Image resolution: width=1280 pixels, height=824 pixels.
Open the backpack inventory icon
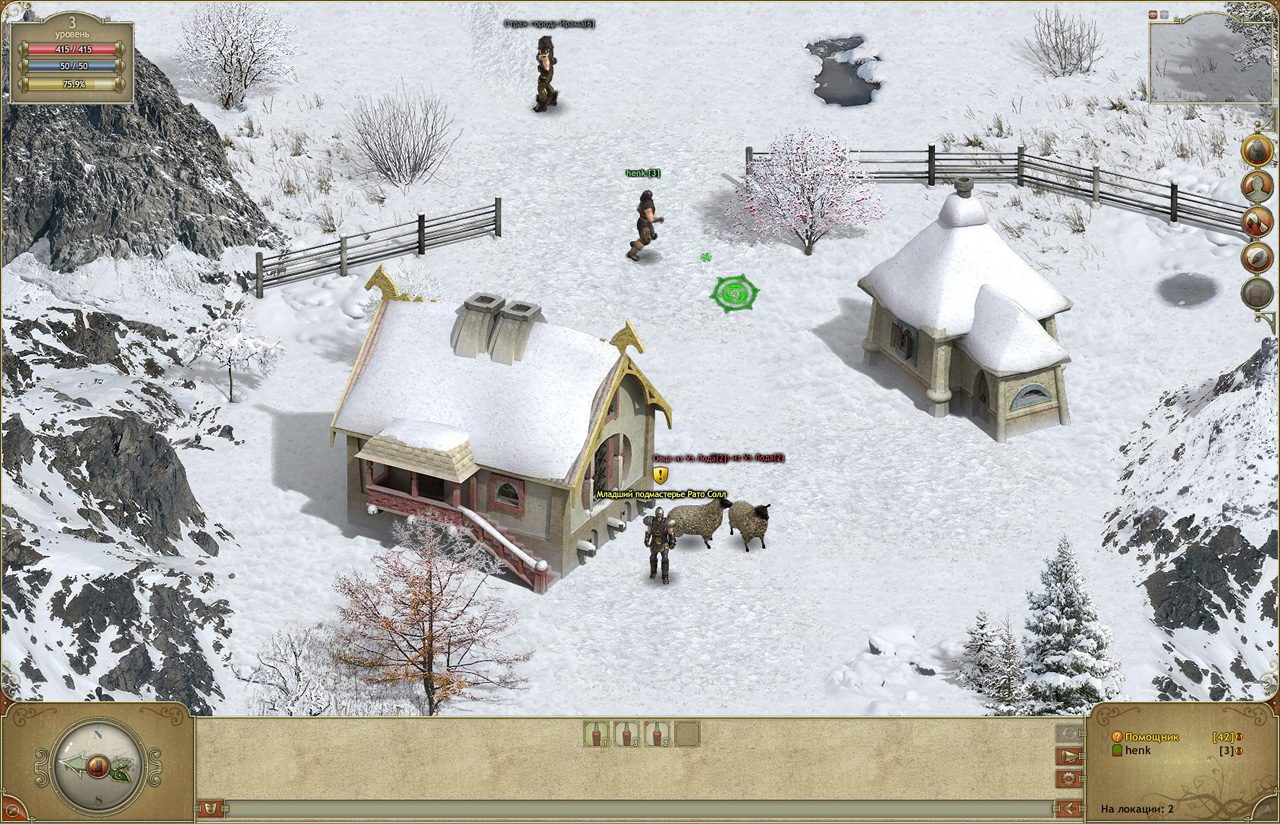click(1257, 149)
